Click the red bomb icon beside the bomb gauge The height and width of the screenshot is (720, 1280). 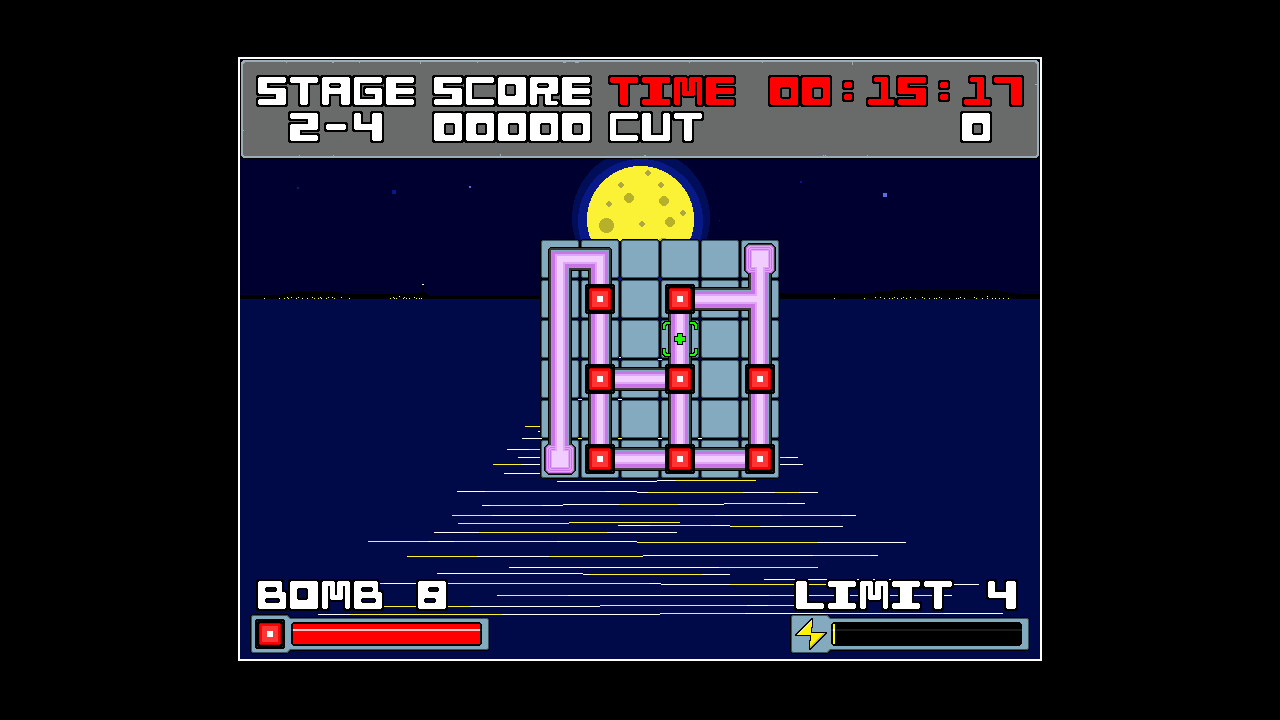(x=270, y=634)
